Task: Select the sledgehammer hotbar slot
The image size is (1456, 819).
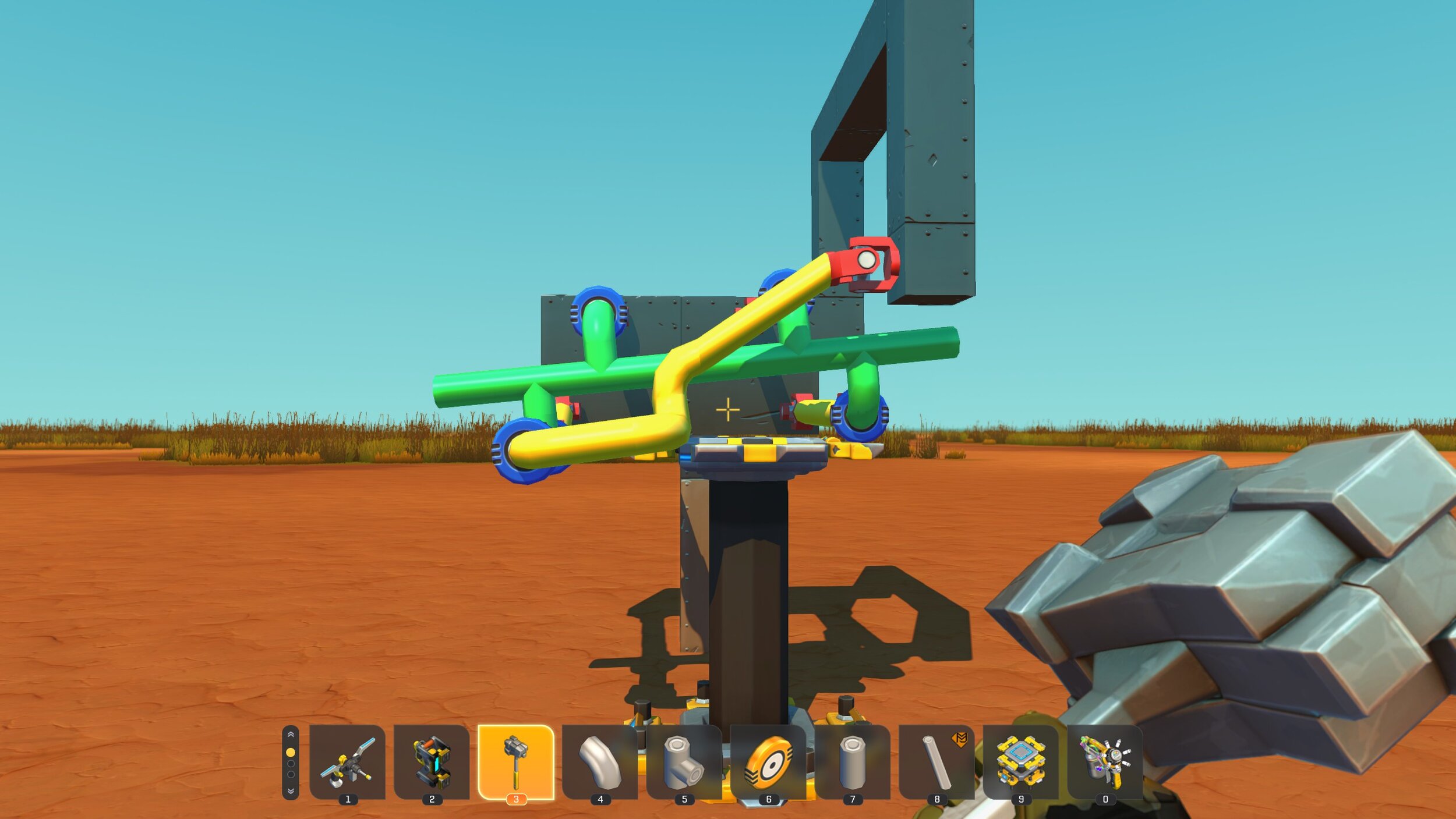Action: tap(515, 761)
